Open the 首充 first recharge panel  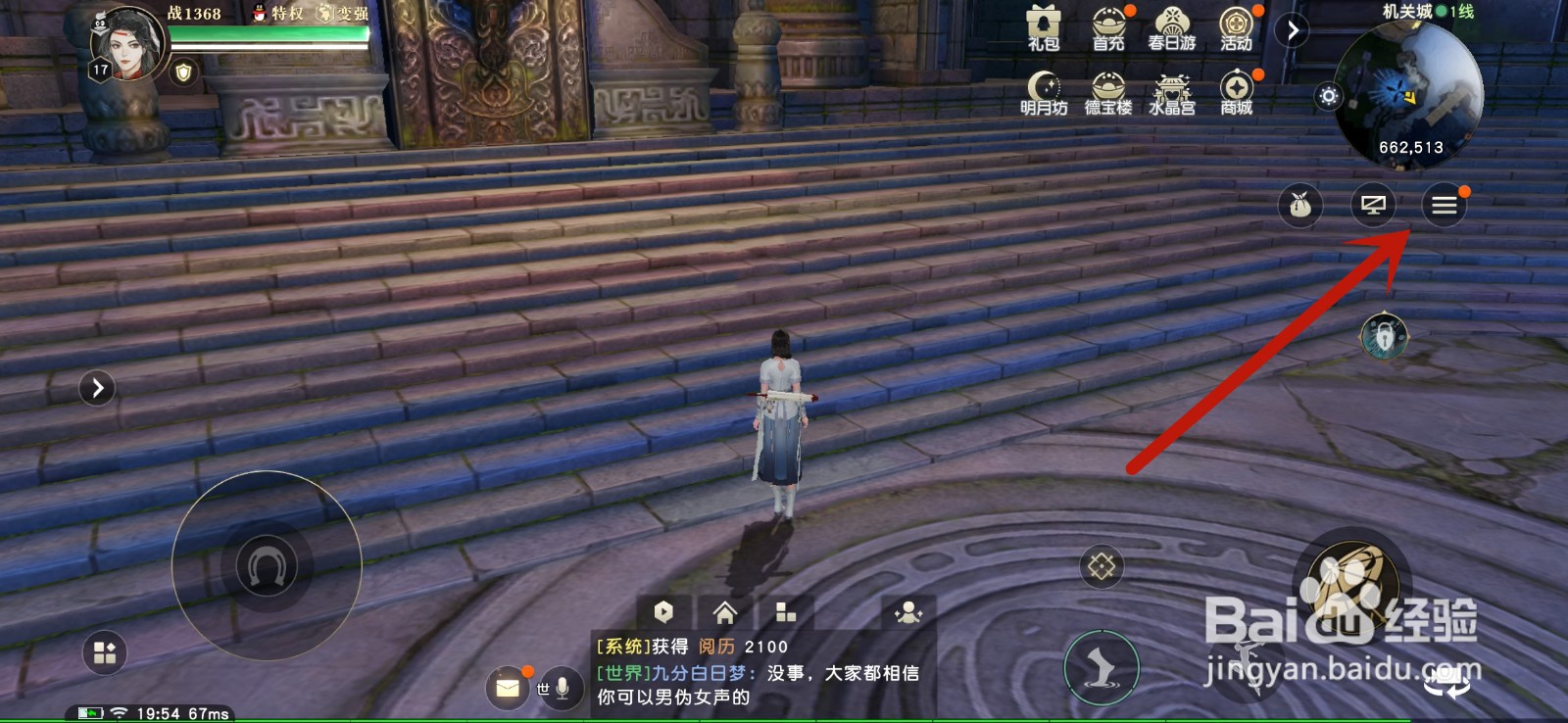click(1107, 24)
